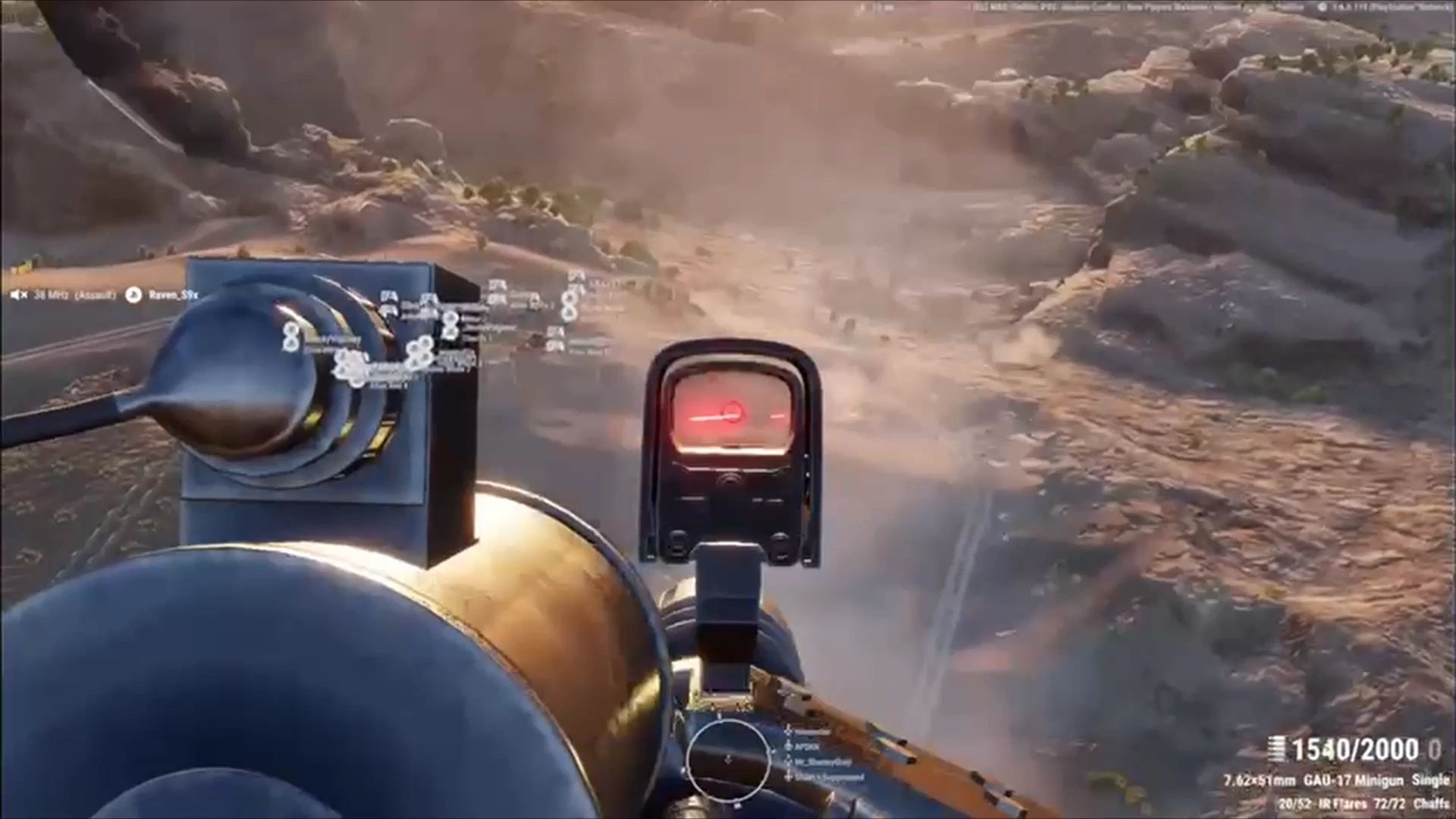Viewport: 1456px width, 819px height.
Task: Click the circular compass at the bottom
Action: tap(726, 757)
